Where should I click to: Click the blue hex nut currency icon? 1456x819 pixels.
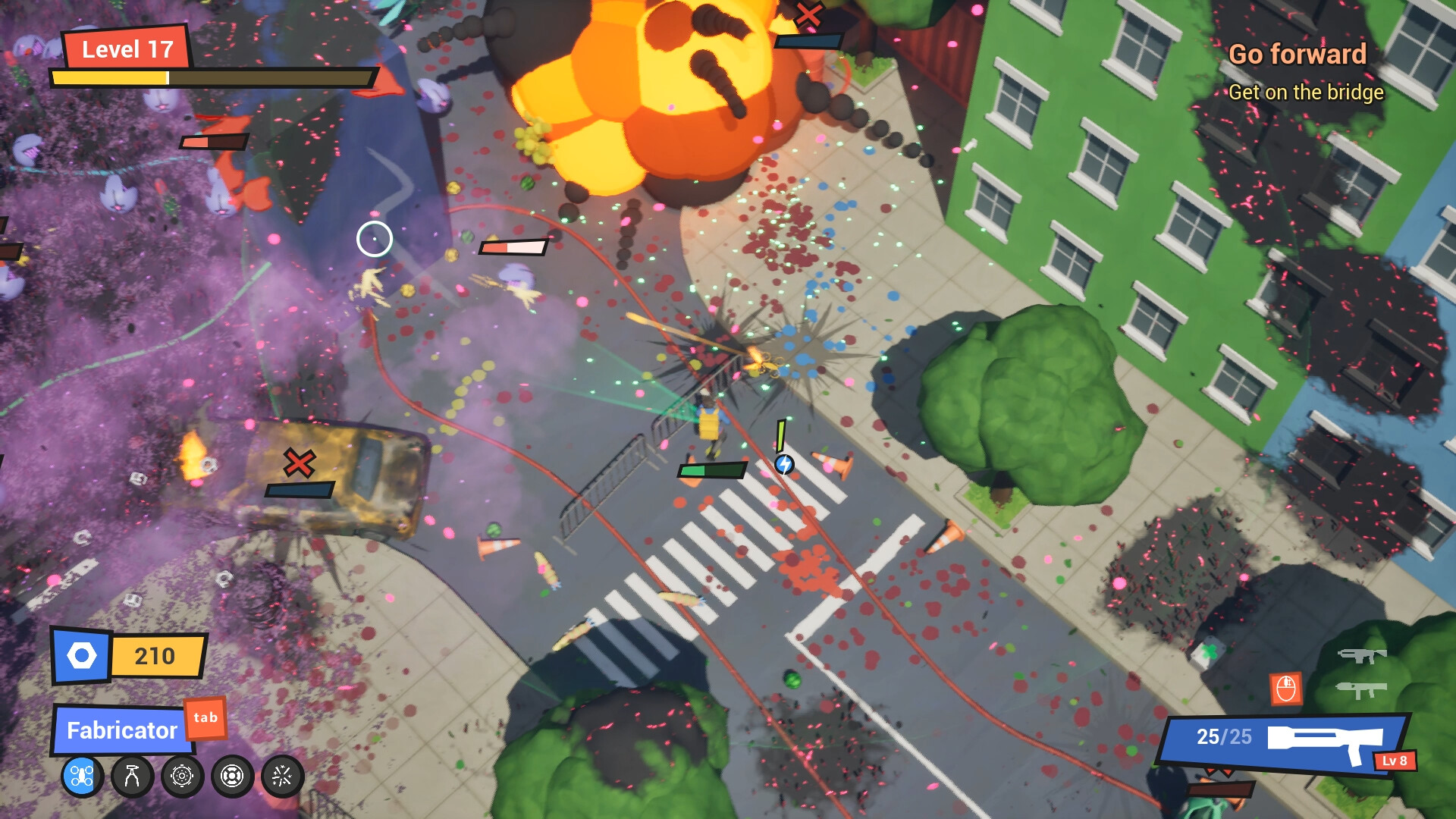(82, 655)
